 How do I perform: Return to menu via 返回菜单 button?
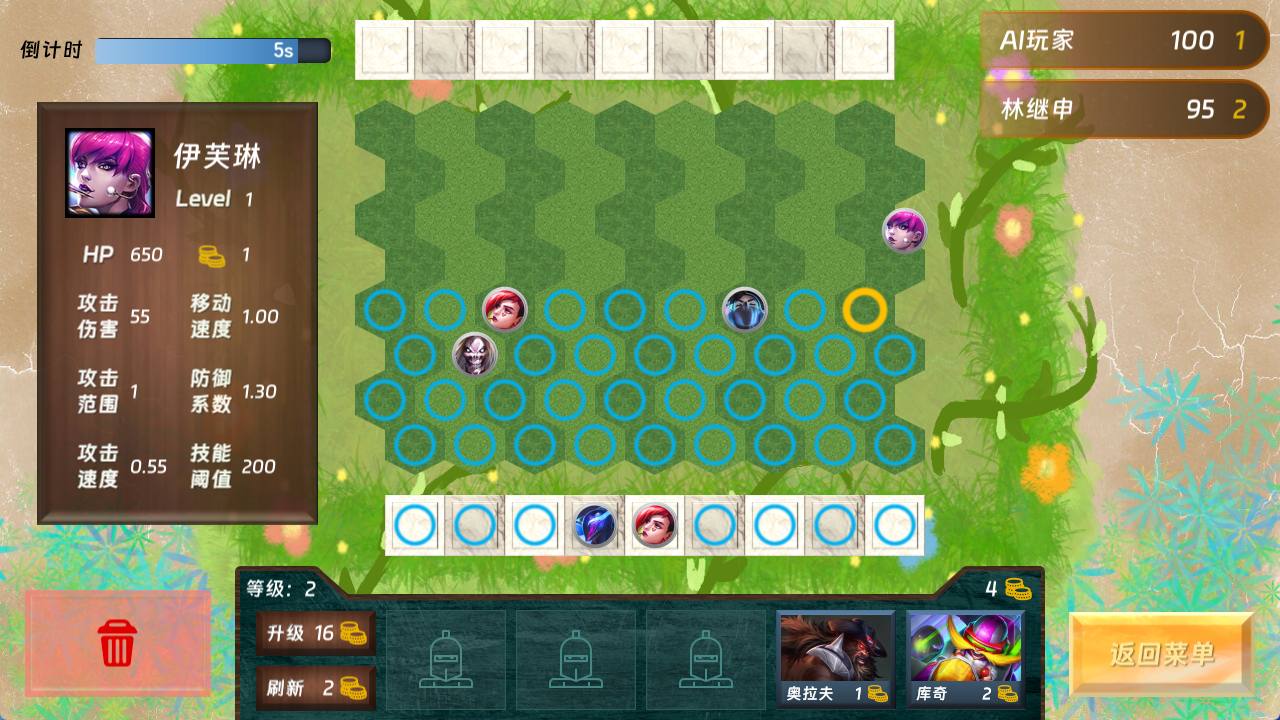tap(1161, 654)
